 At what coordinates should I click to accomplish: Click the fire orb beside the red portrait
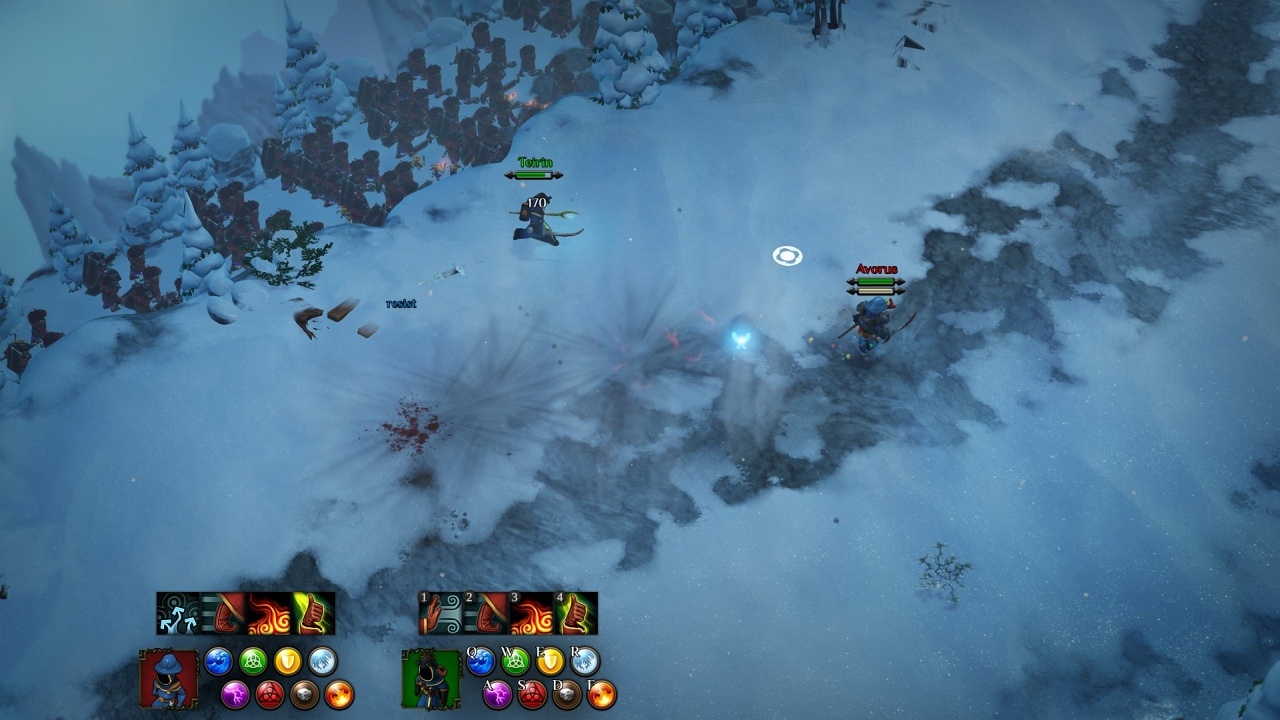point(339,694)
